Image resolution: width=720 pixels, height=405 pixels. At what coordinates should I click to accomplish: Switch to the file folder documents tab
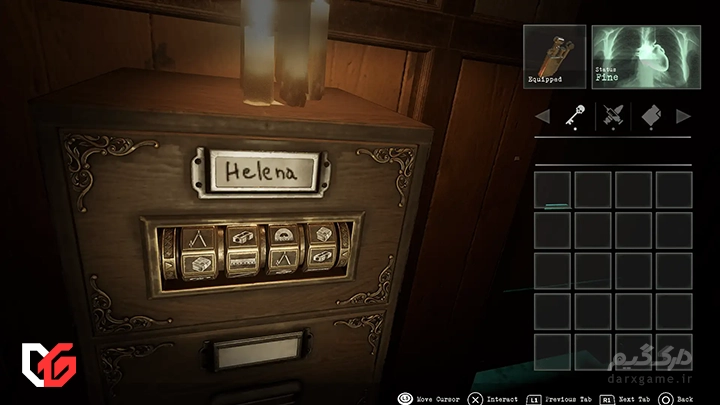coord(650,116)
